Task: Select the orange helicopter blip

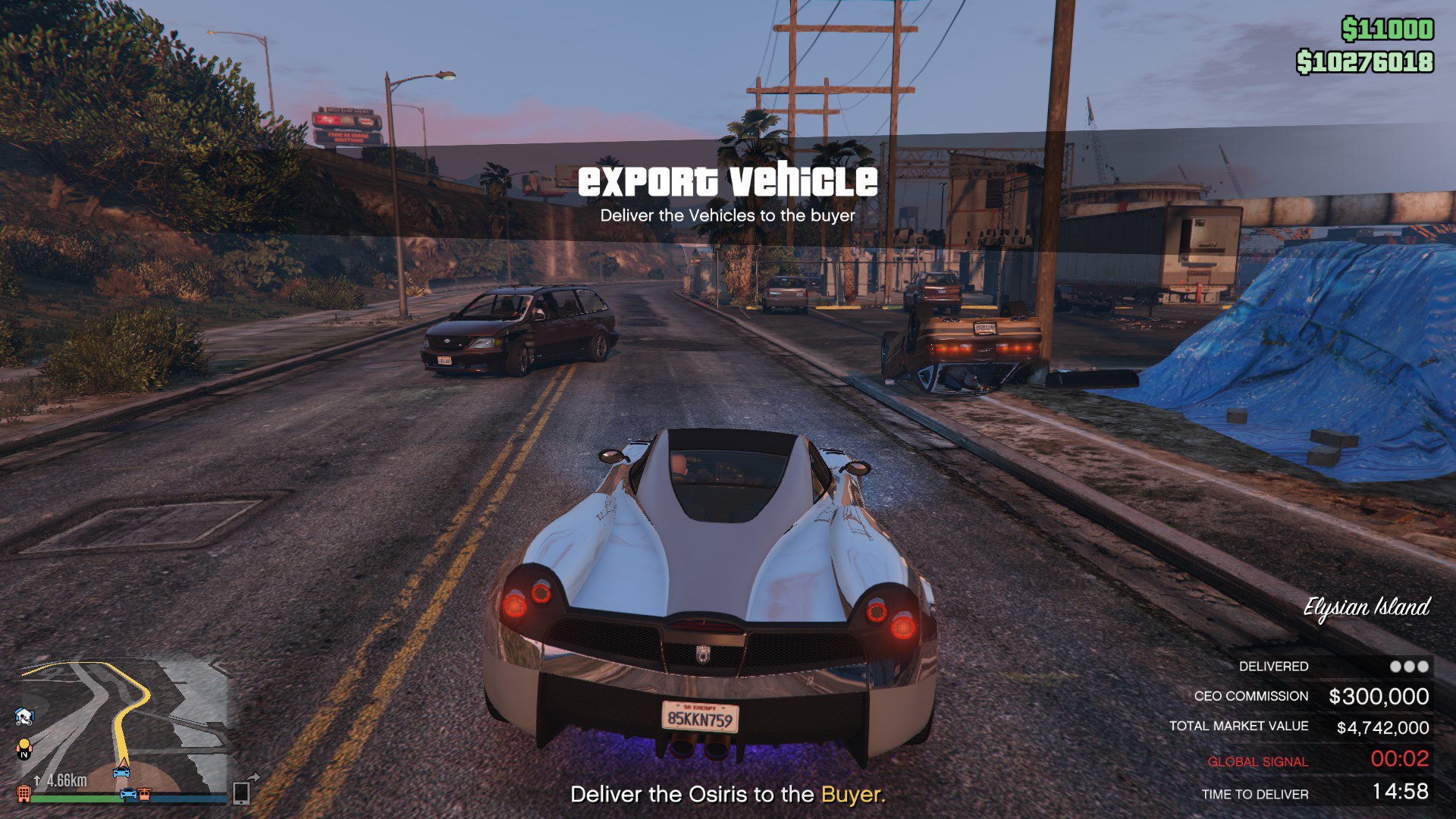Action: tap(145, 794)
